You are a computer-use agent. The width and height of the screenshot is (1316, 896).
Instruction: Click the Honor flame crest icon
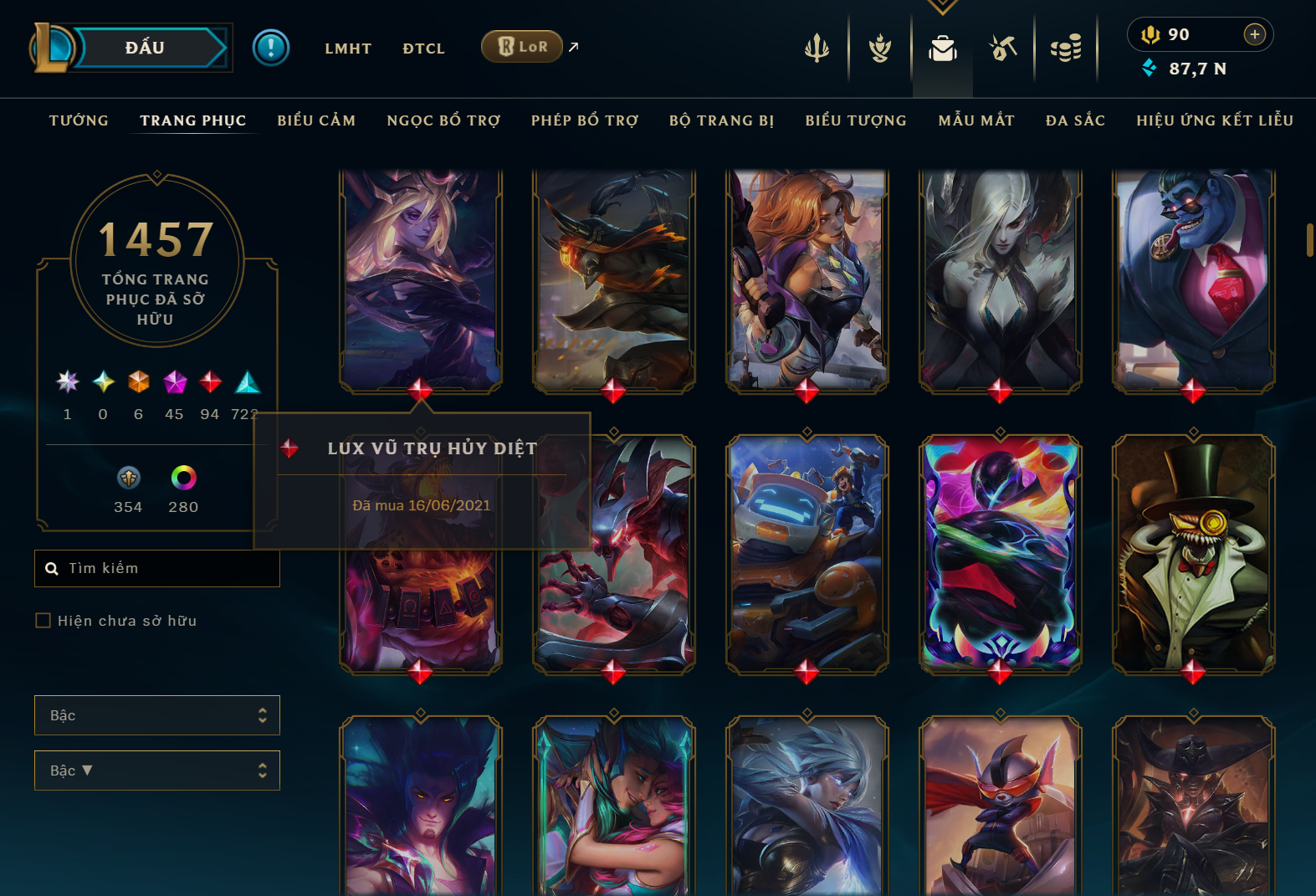879,48
